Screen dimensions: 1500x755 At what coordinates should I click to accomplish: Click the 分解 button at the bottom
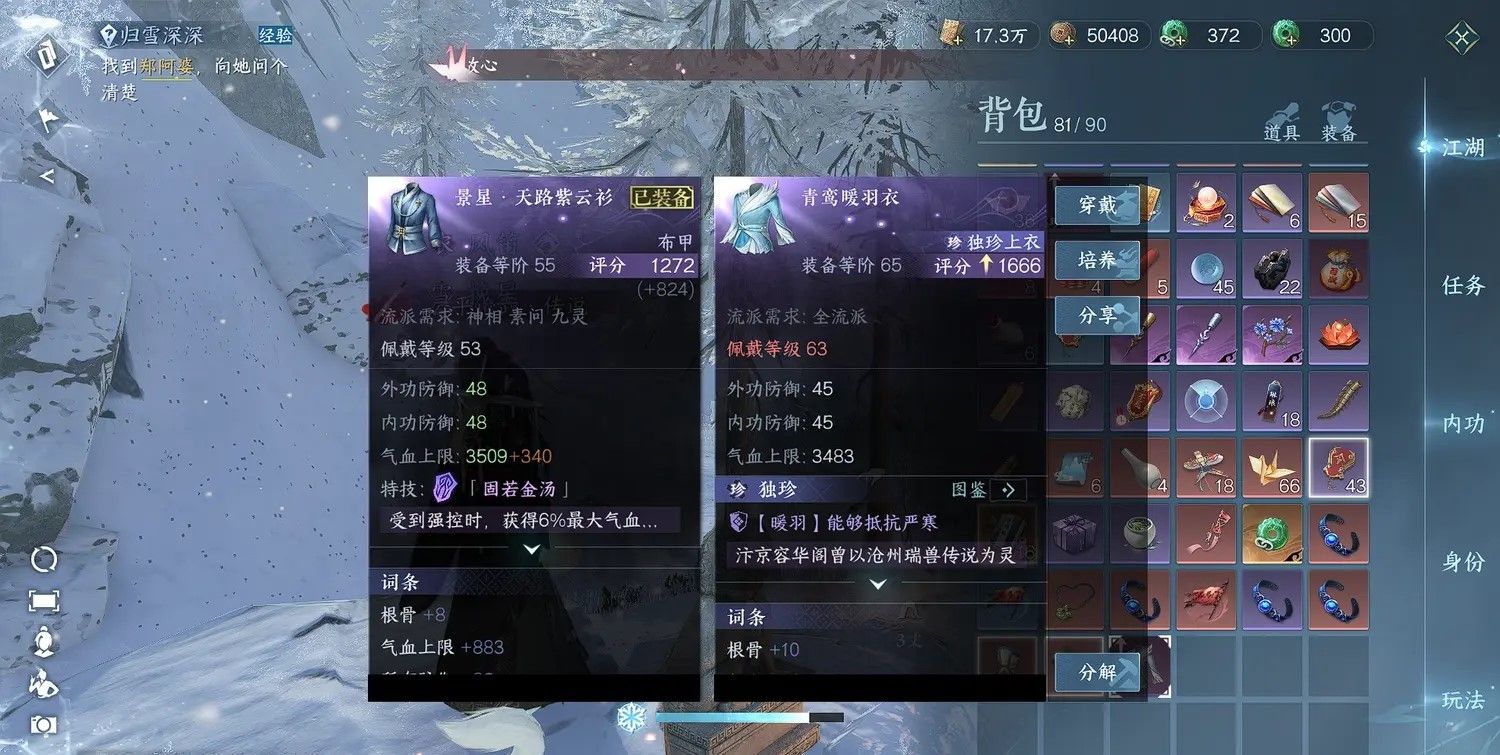(x=1097, y=672)
